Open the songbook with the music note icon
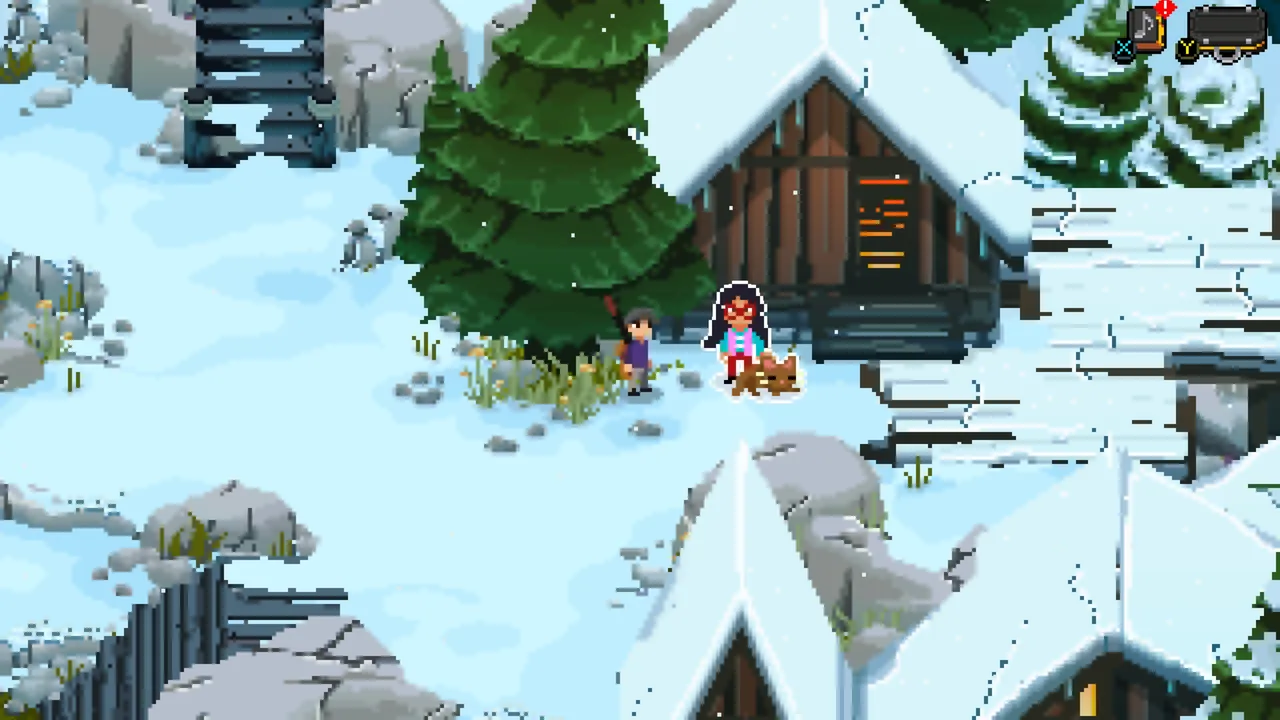 click(x=1143, y=25)
